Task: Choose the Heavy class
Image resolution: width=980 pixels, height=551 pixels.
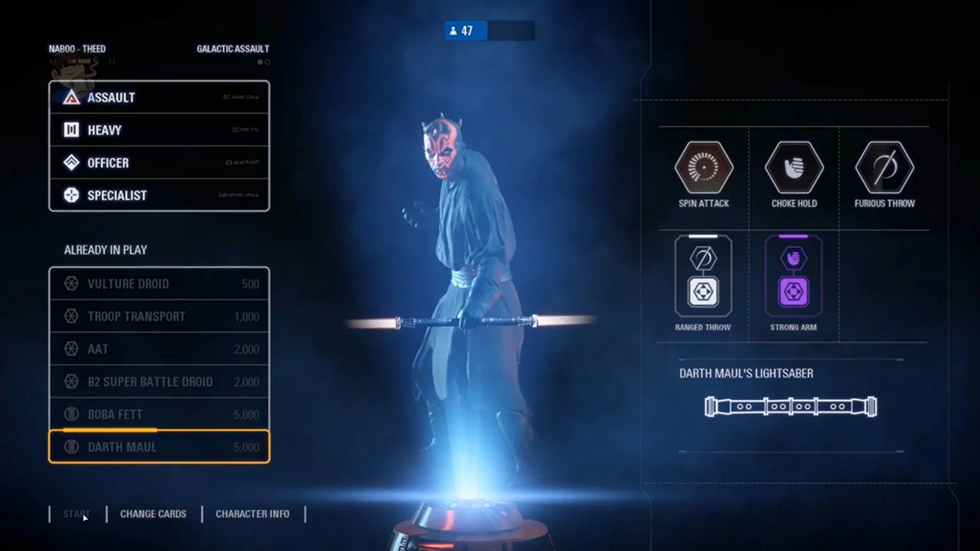Action: (x=158, y=130)
